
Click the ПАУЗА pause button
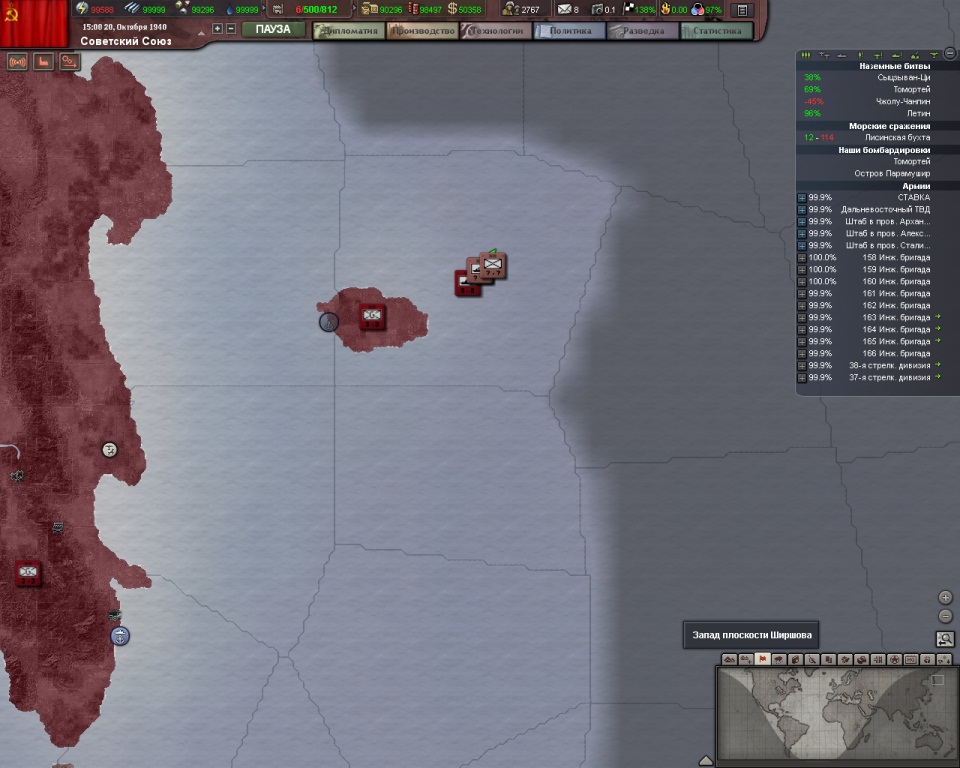[273, 30]
